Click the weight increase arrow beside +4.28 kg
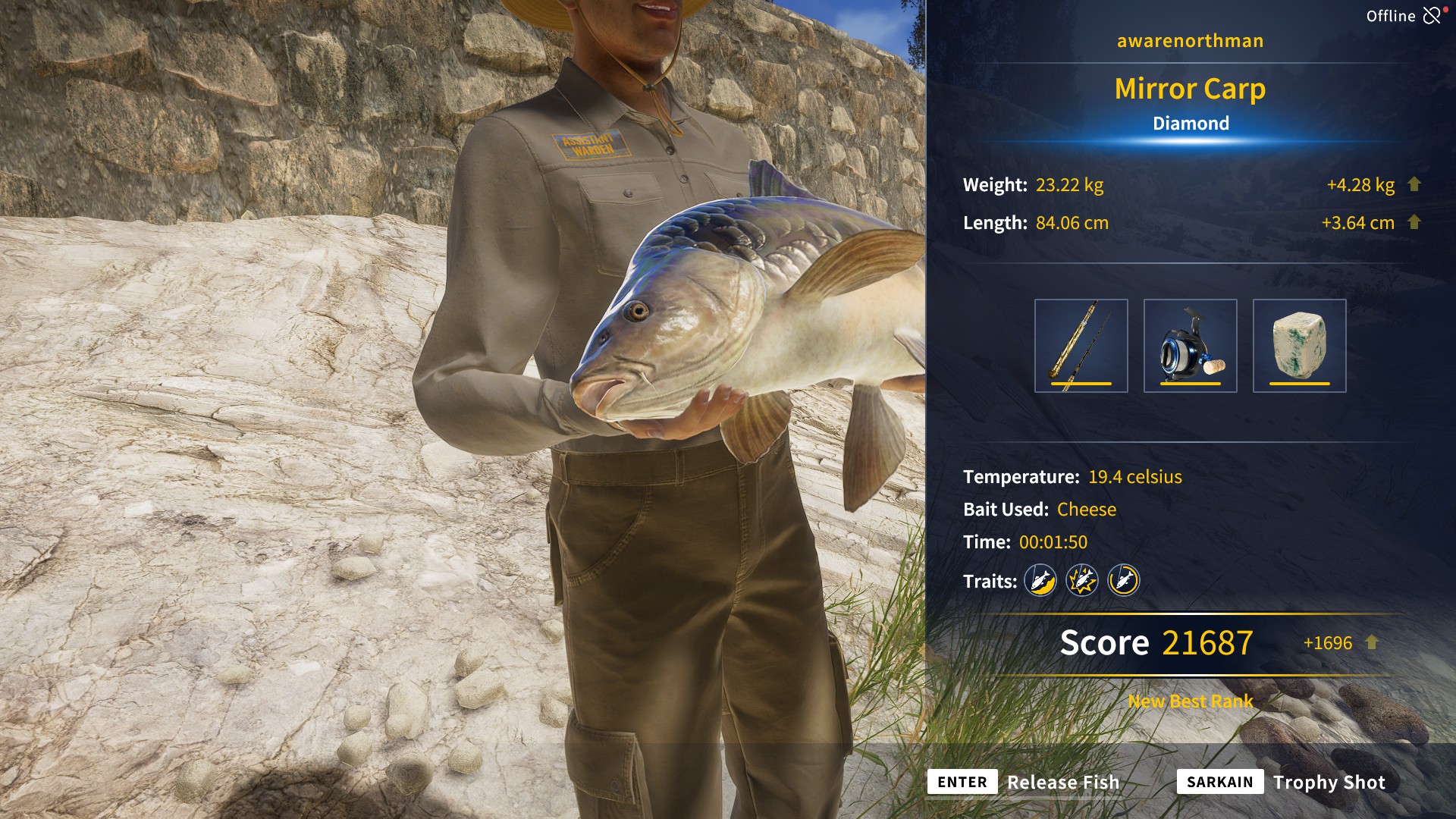 1414,184
